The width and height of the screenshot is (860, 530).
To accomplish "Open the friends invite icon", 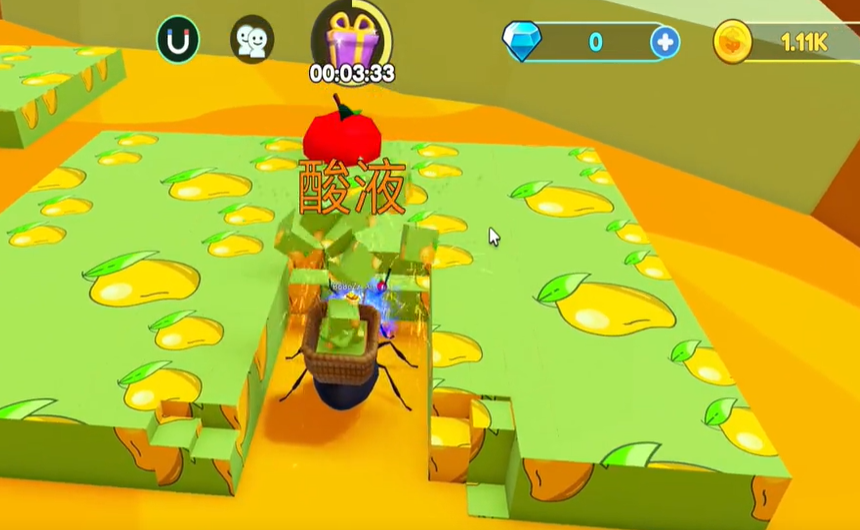I will 251,41.
